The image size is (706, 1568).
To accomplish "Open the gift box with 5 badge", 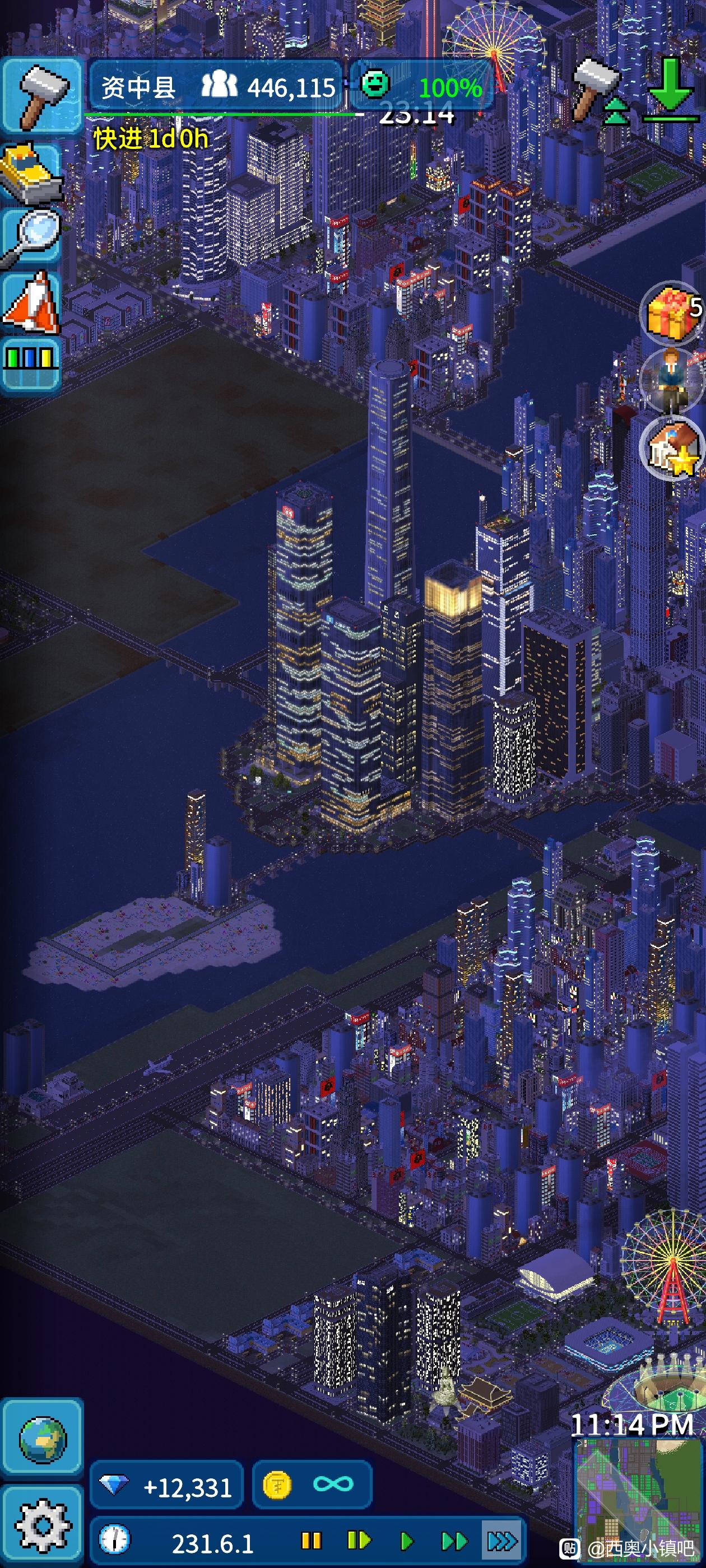I will pos(672,313).
